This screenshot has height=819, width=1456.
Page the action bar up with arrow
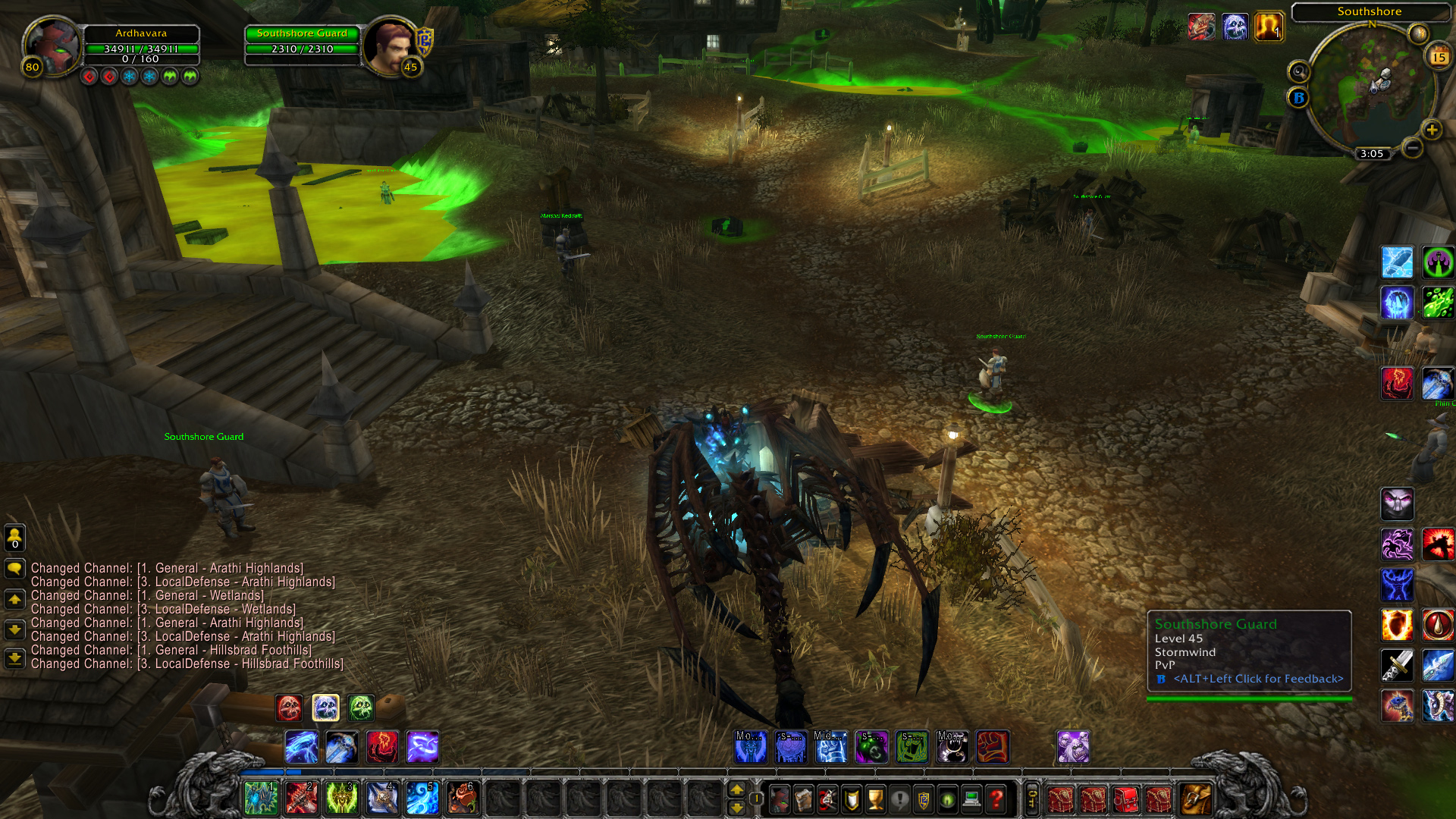tap(736, 789)
